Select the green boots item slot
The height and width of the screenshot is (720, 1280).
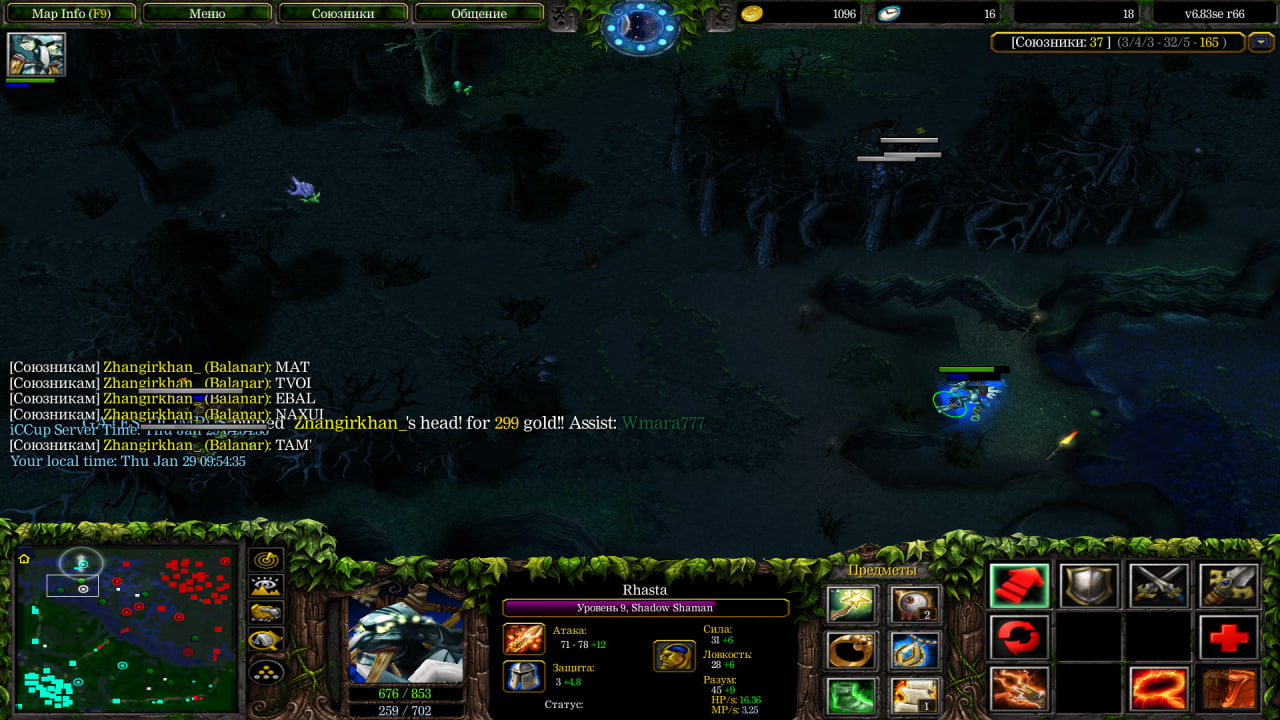tap(851, 695)
